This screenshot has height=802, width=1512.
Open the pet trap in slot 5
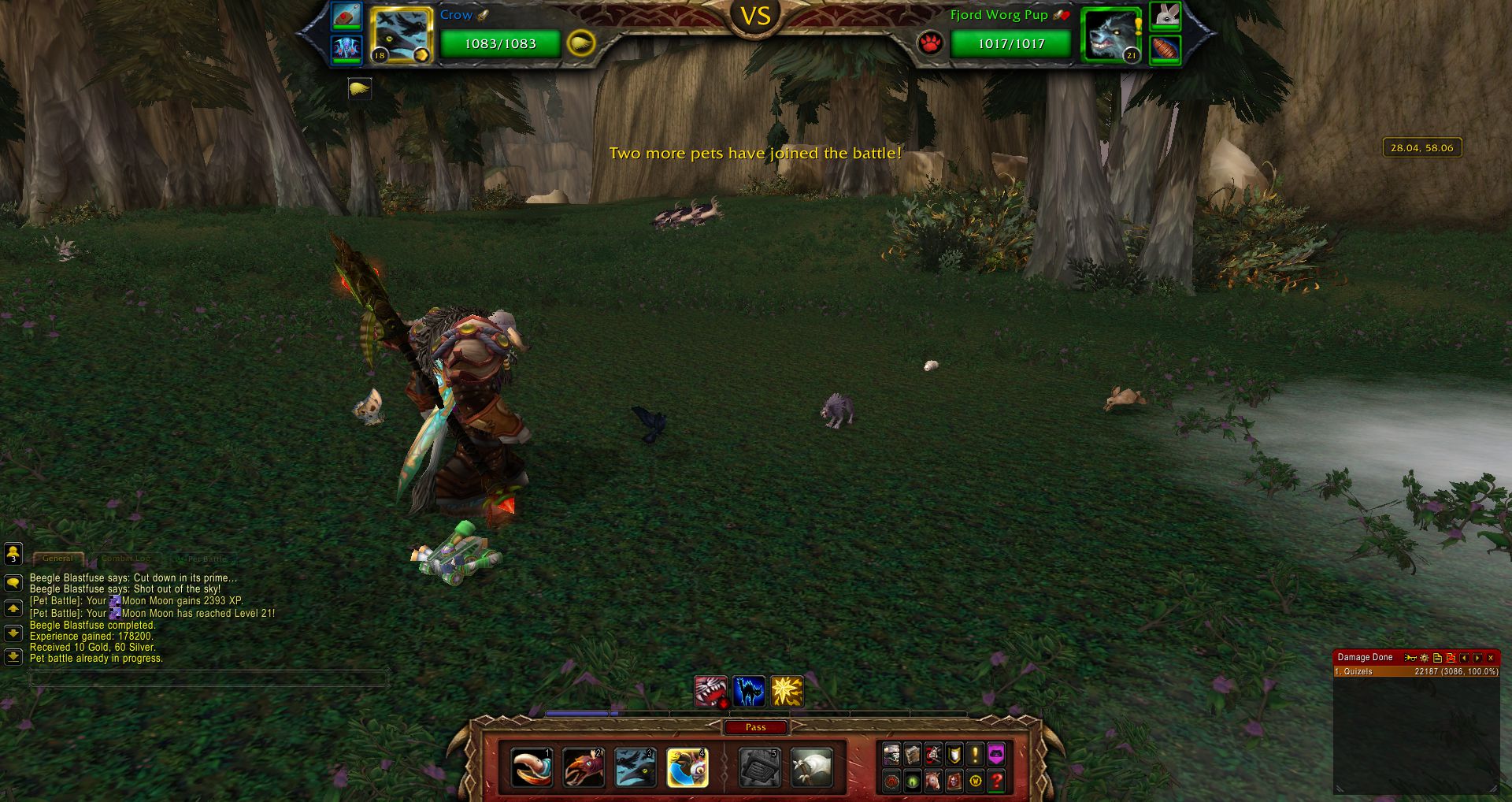click(x=760, y=768)
